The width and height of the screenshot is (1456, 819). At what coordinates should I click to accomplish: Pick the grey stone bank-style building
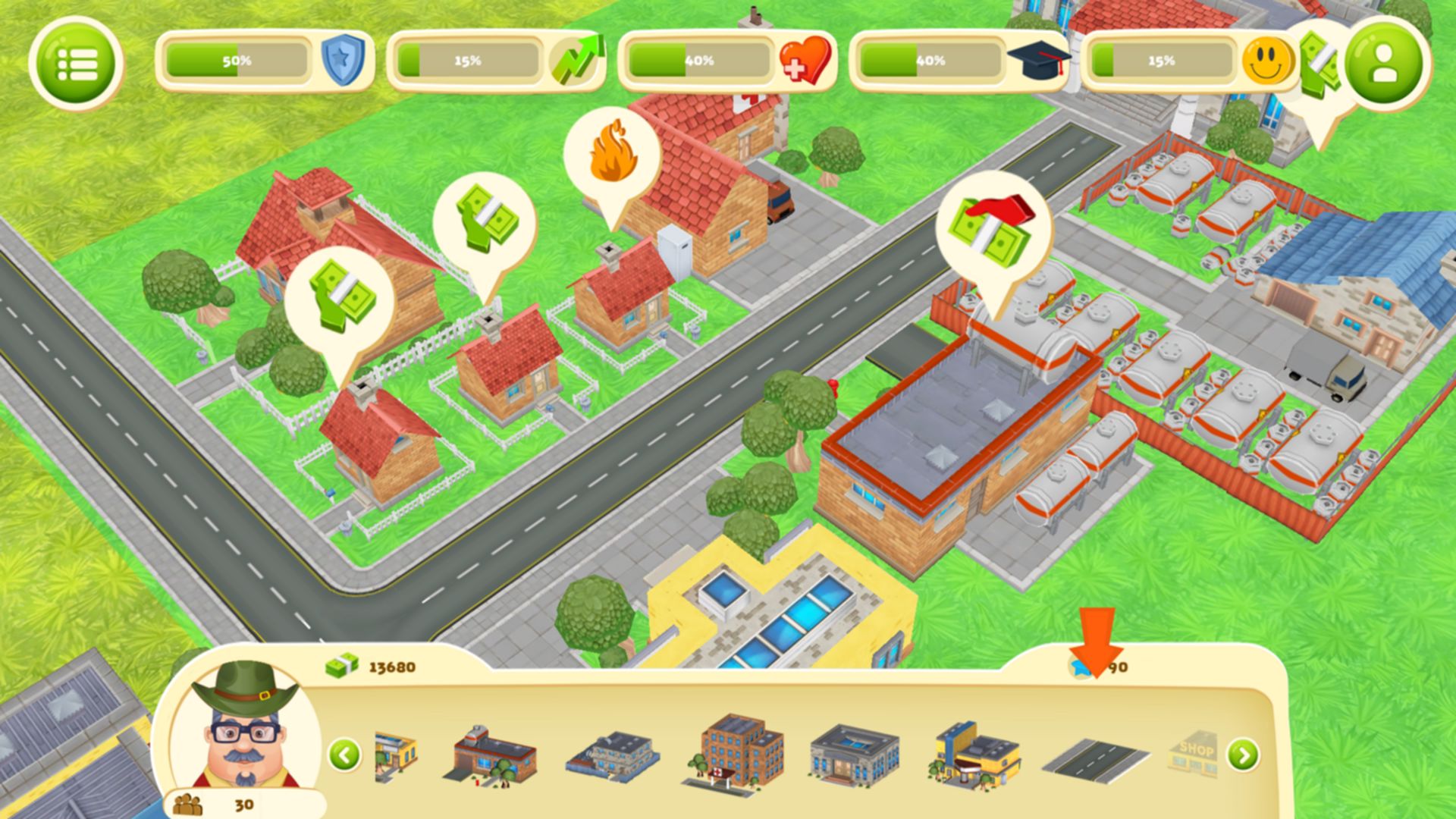tap(854, 754)
